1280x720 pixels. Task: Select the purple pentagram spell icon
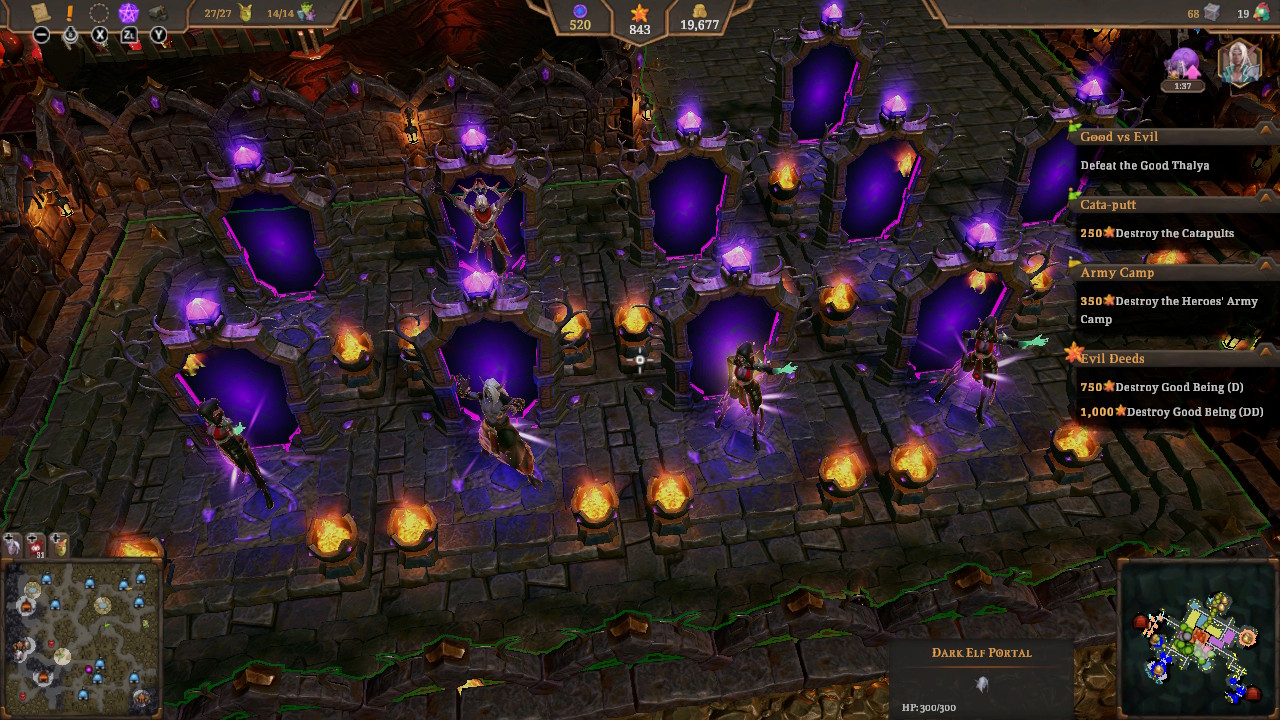[x=127, y=13]
